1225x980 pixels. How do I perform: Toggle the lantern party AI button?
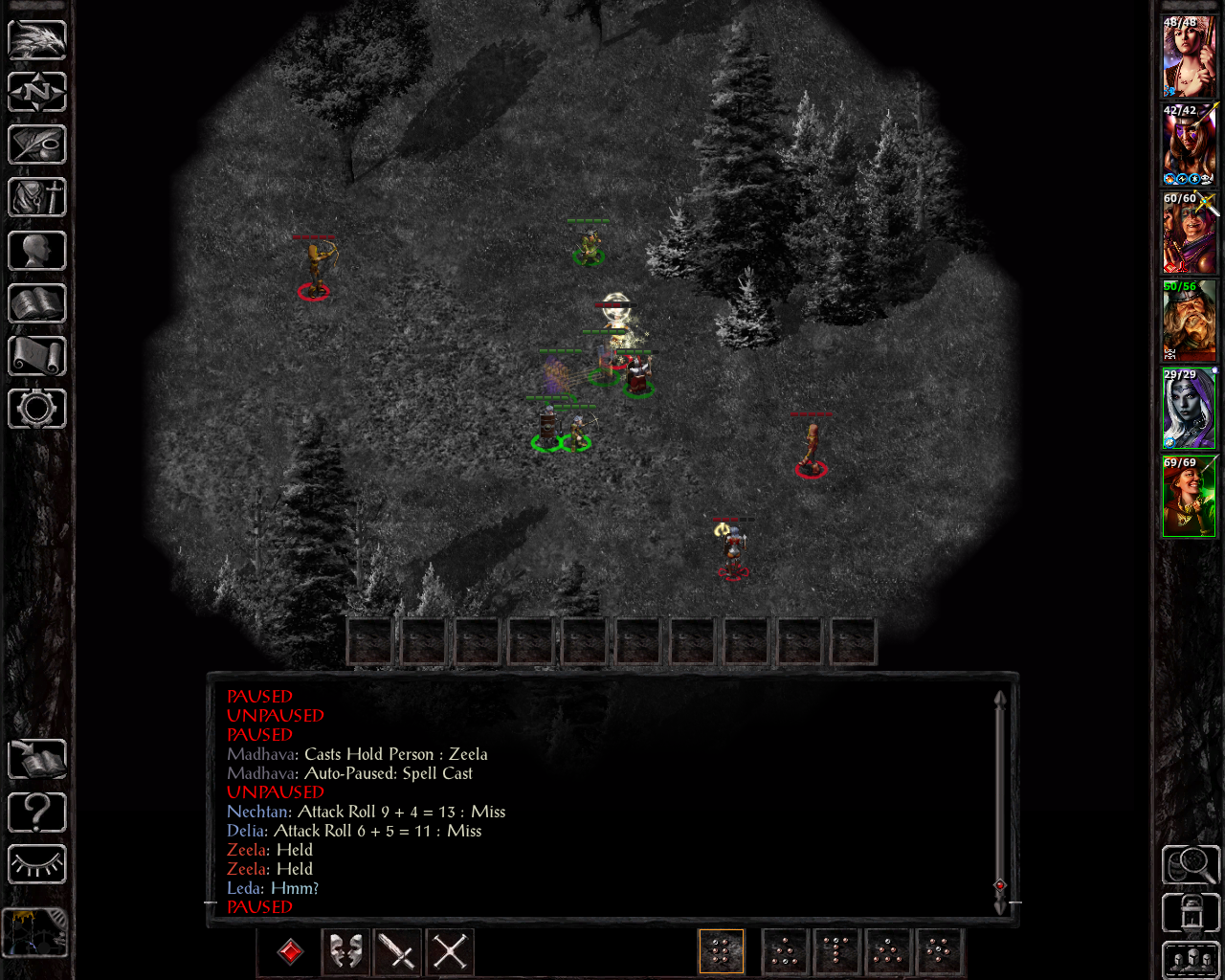[x=1191, y=912]
